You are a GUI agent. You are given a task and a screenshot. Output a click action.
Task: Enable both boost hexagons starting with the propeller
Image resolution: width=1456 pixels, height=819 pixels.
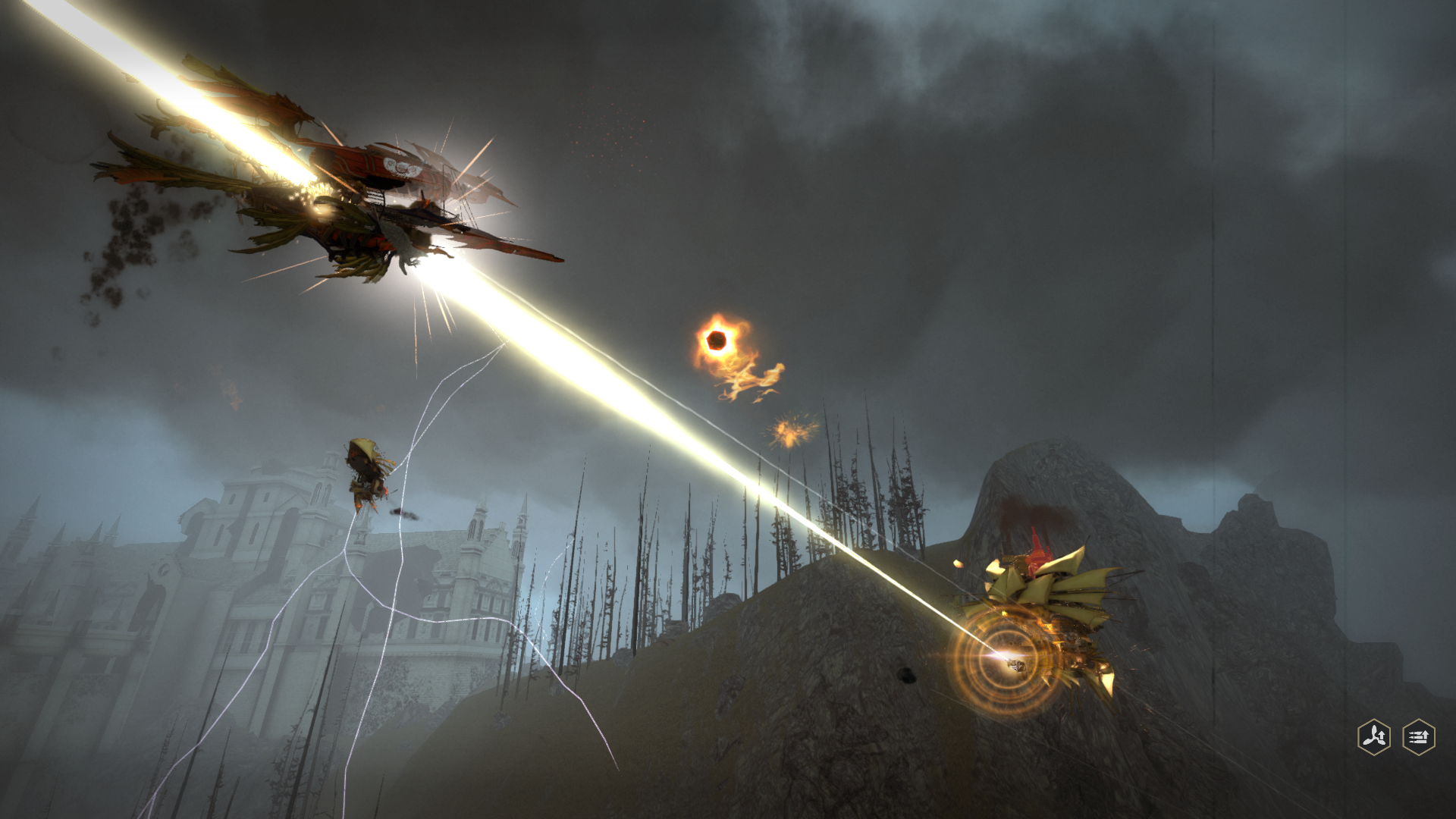pos(1374,737)
